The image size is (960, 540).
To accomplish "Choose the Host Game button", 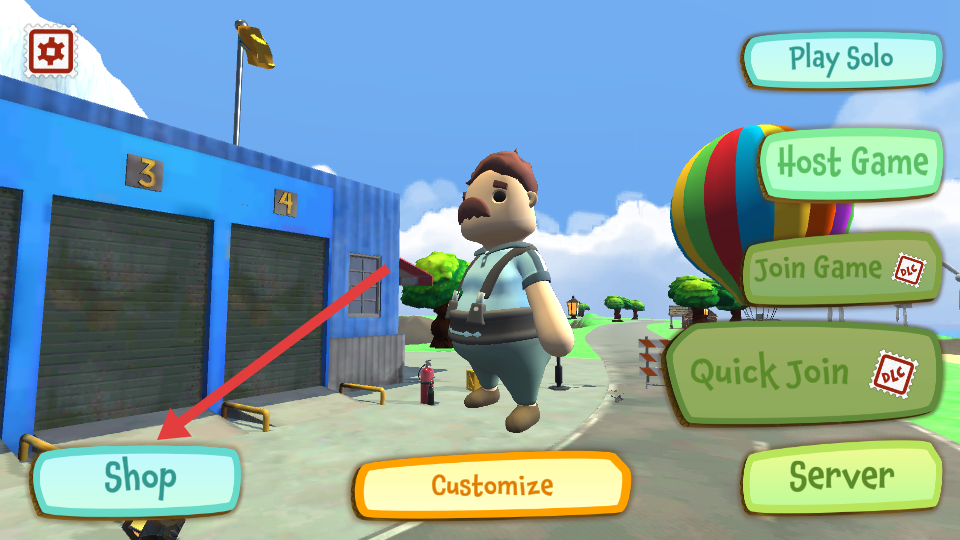I will coord(852,162).
